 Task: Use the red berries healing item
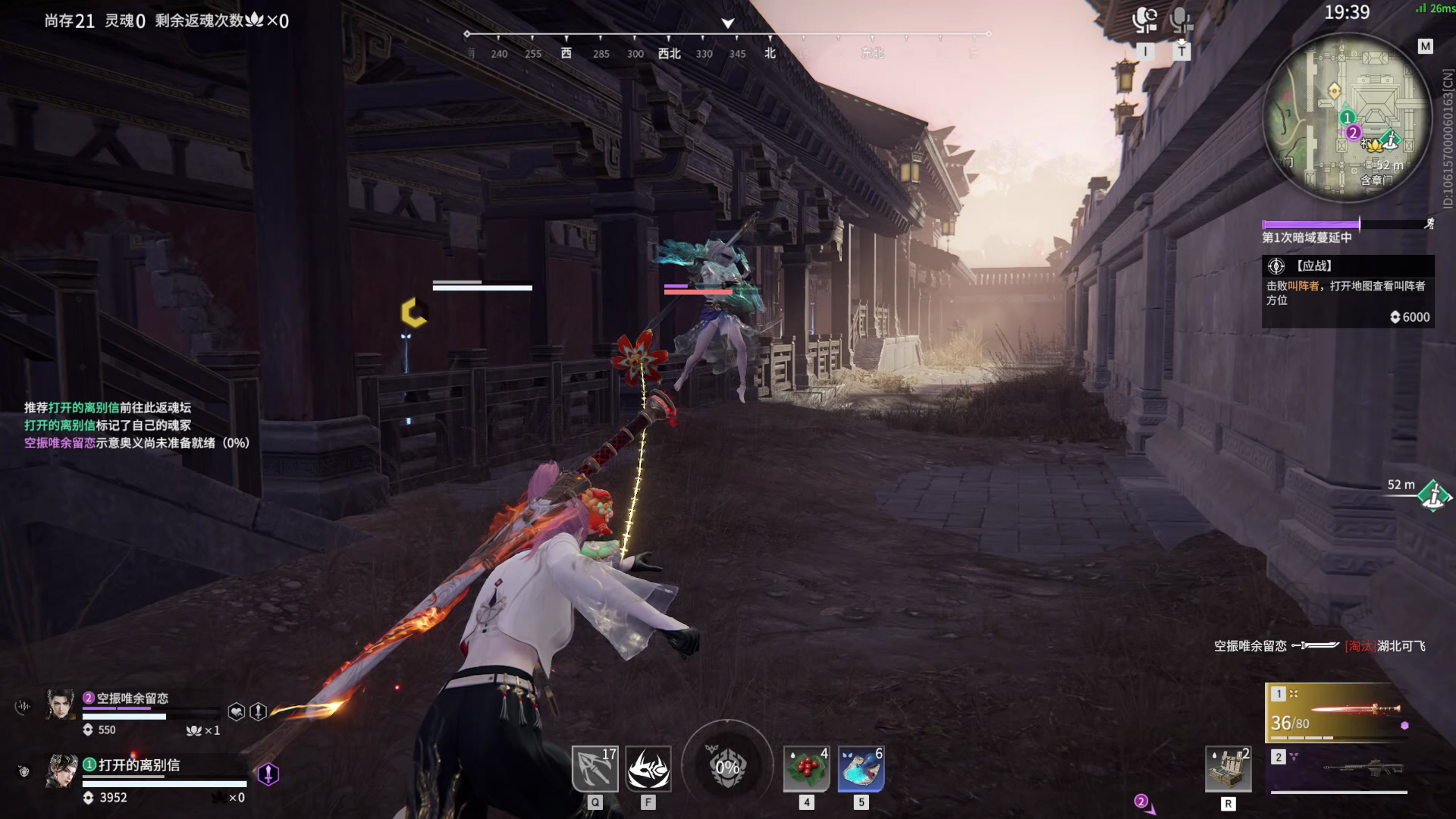(x=806, y=768)
